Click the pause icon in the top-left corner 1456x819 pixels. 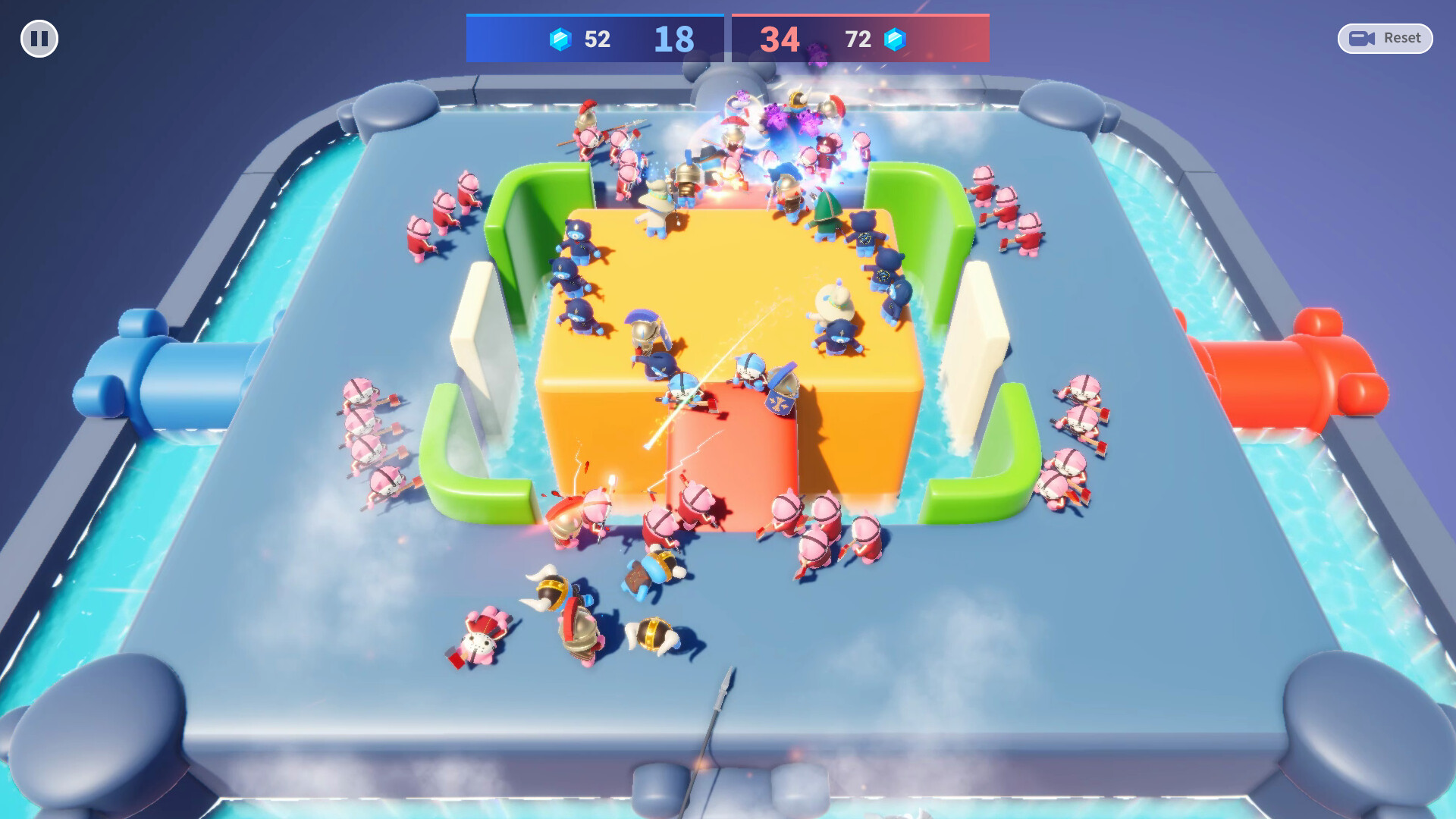[39, 39]
